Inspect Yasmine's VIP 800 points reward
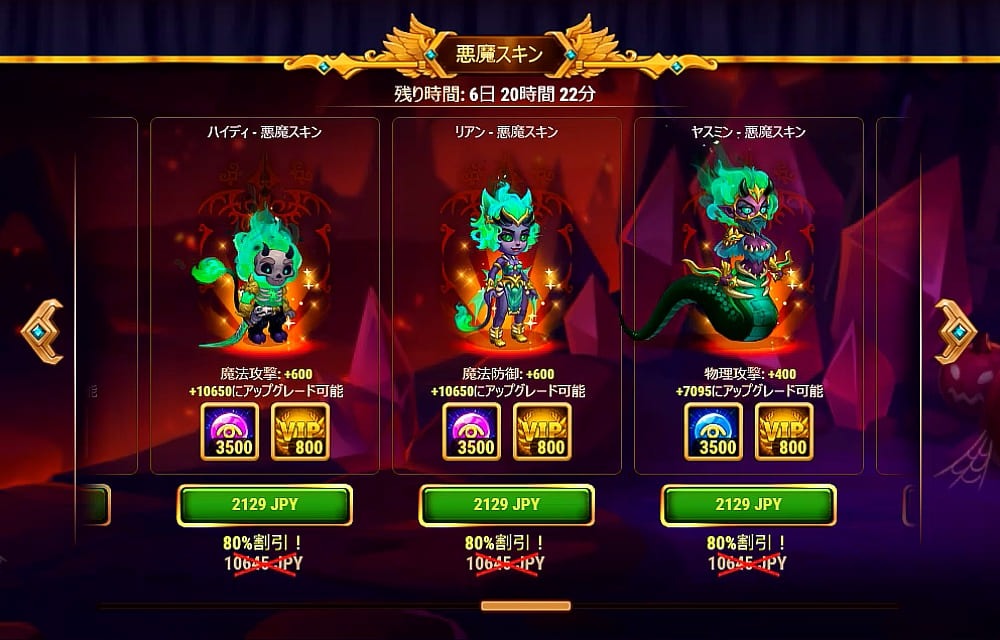 785,431
